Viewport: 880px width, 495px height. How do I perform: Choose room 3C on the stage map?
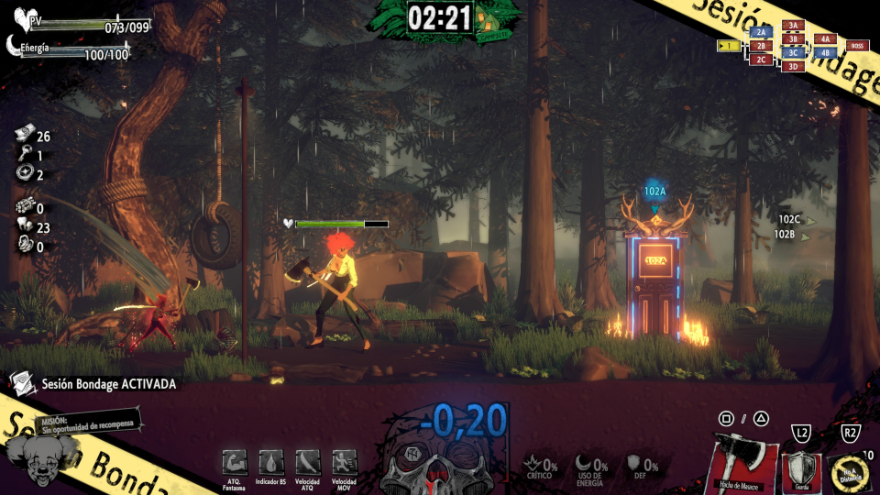793,53
